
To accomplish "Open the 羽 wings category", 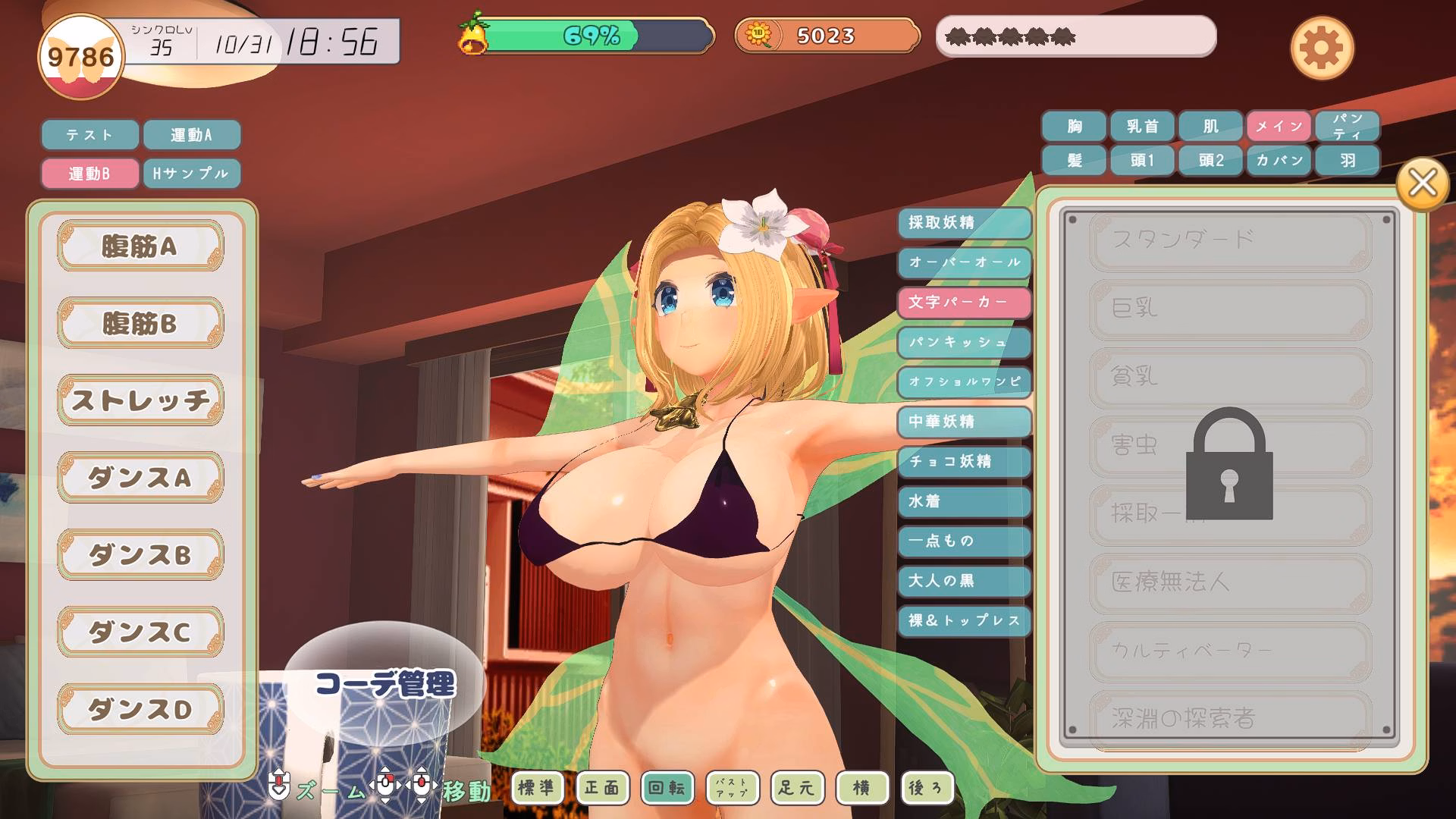I will coord(1347,161).
